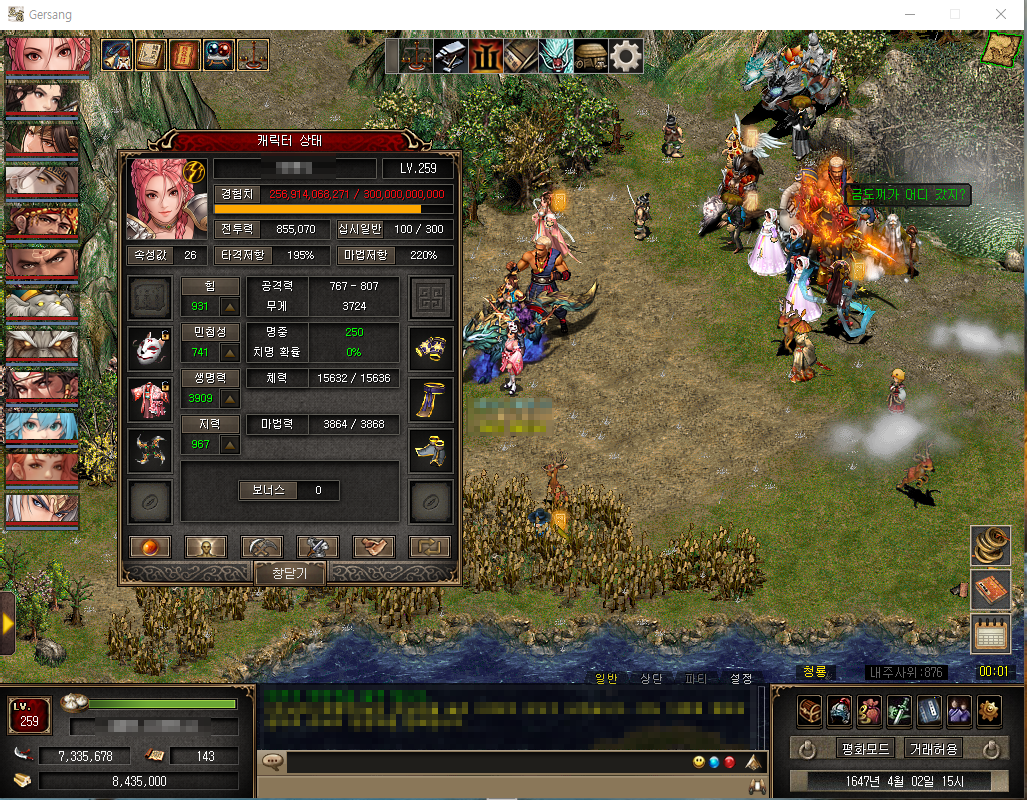The height and width of the screenshot is (800, 1027).
Task: Raise the 지력 stat with its arrow
Action: [x=229, y=444]
